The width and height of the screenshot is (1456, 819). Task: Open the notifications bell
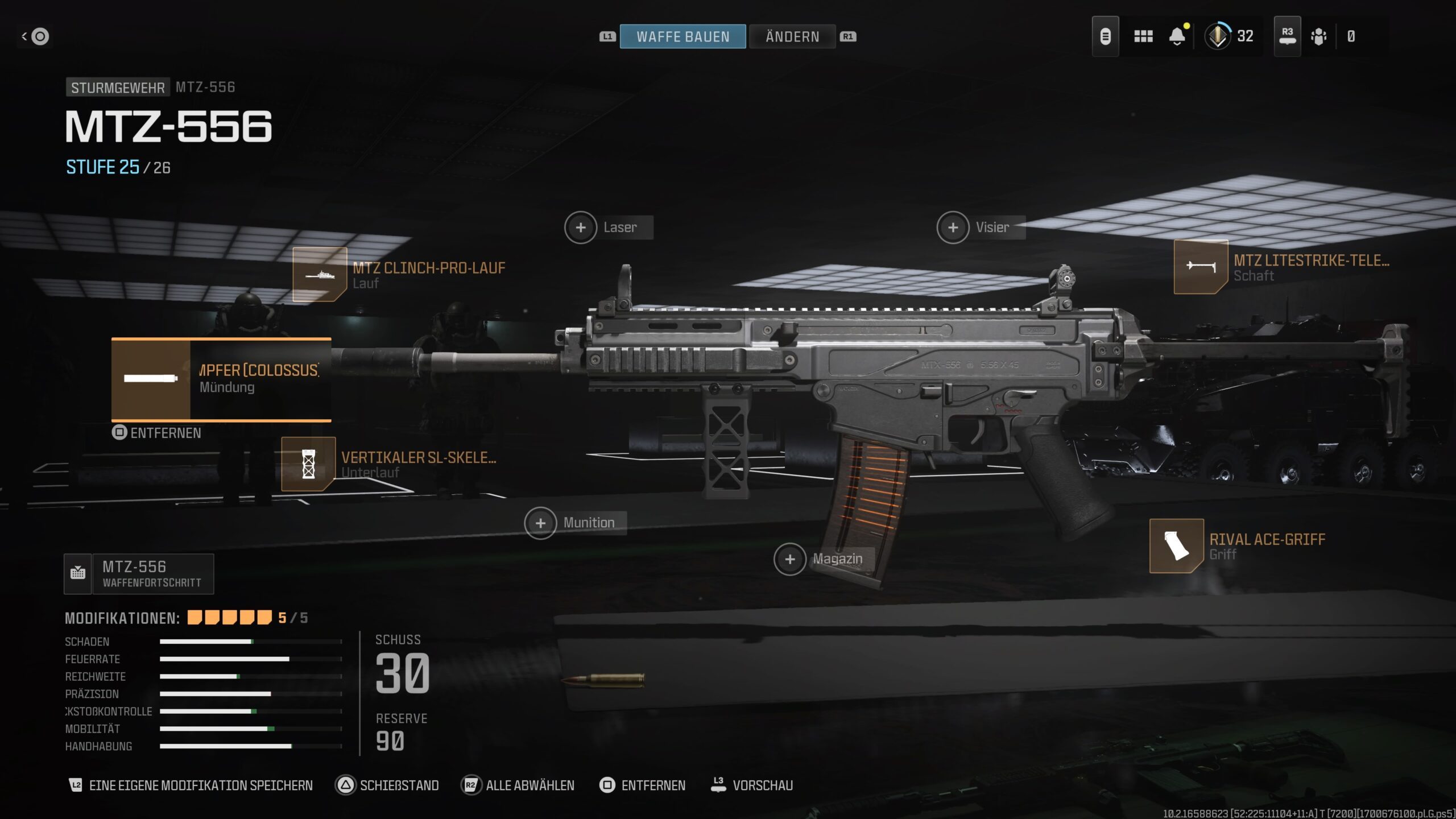[x=1177, y=36]
